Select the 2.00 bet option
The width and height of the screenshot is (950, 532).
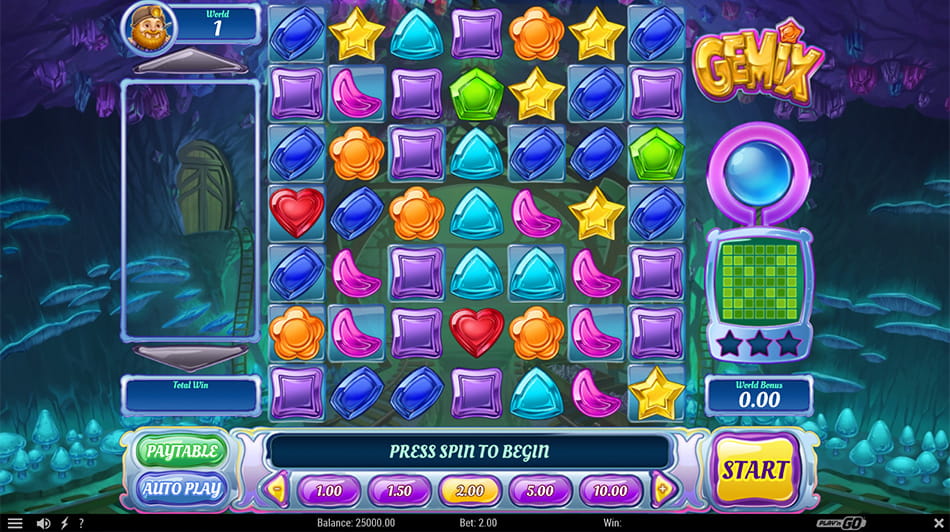click(469, 491)
